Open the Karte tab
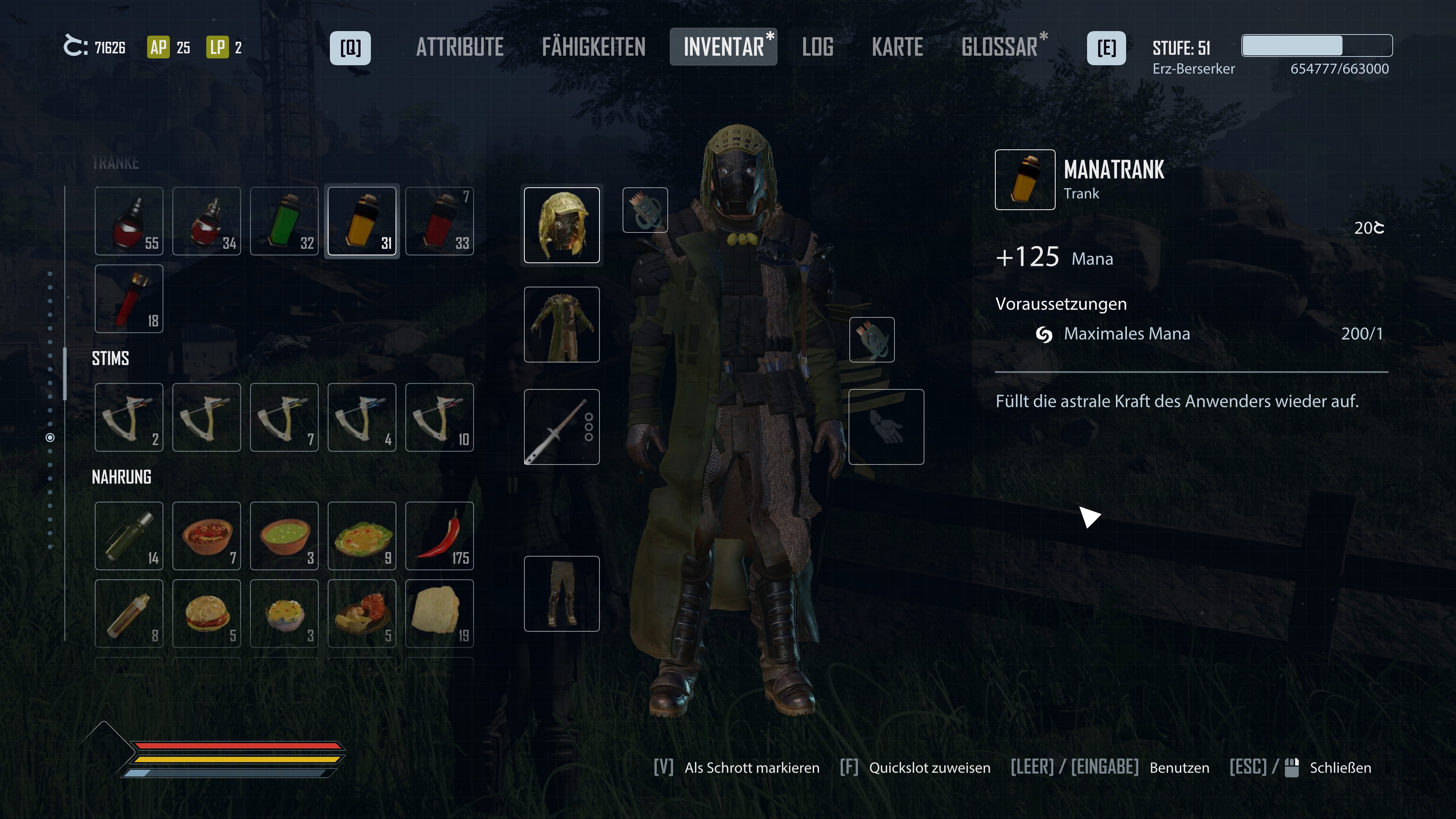This screenshot has width=1456, height=819. pos(897,47)
